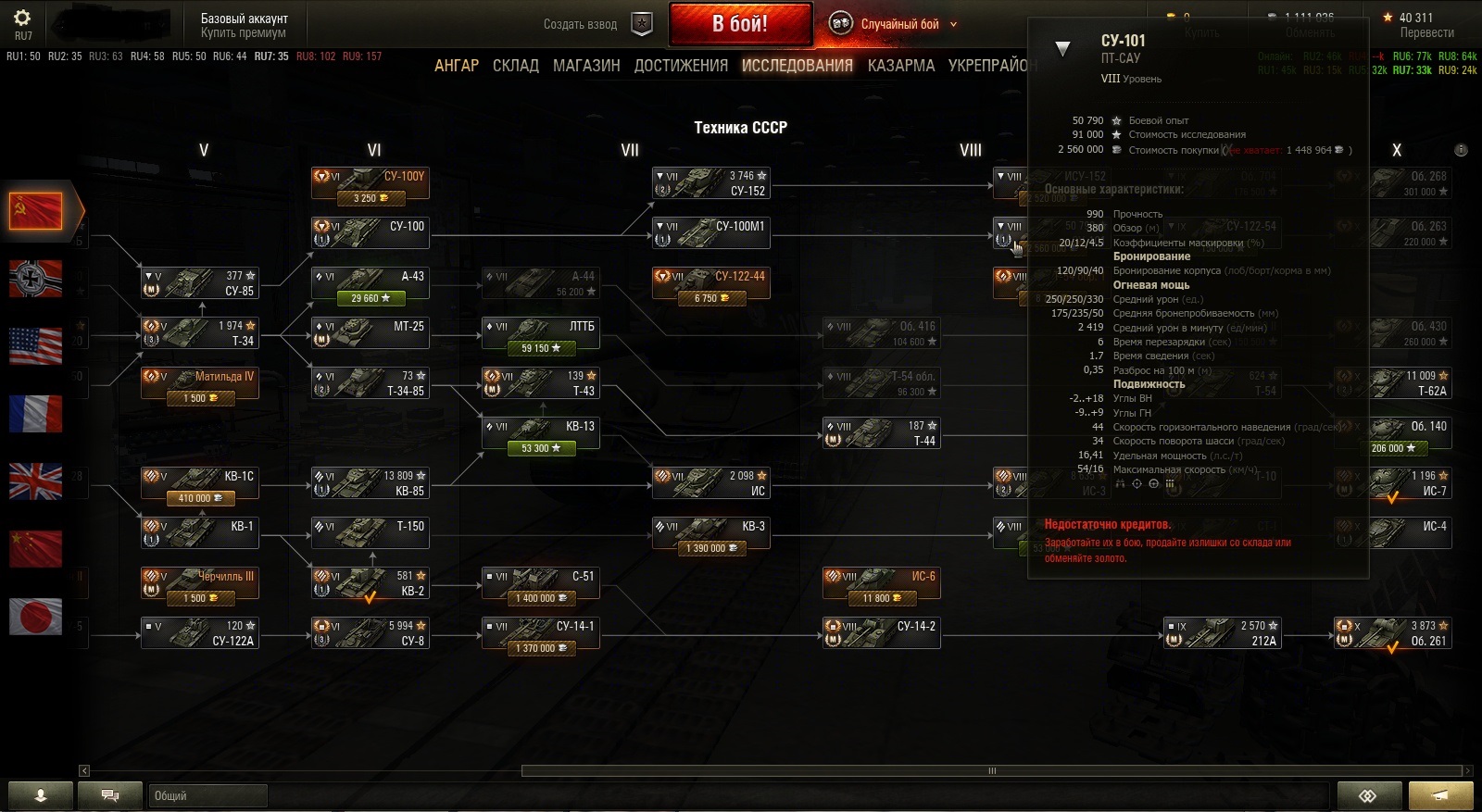The image size is (1482, 812).
Task: Select the Japan nation flag
Action: 35,617
